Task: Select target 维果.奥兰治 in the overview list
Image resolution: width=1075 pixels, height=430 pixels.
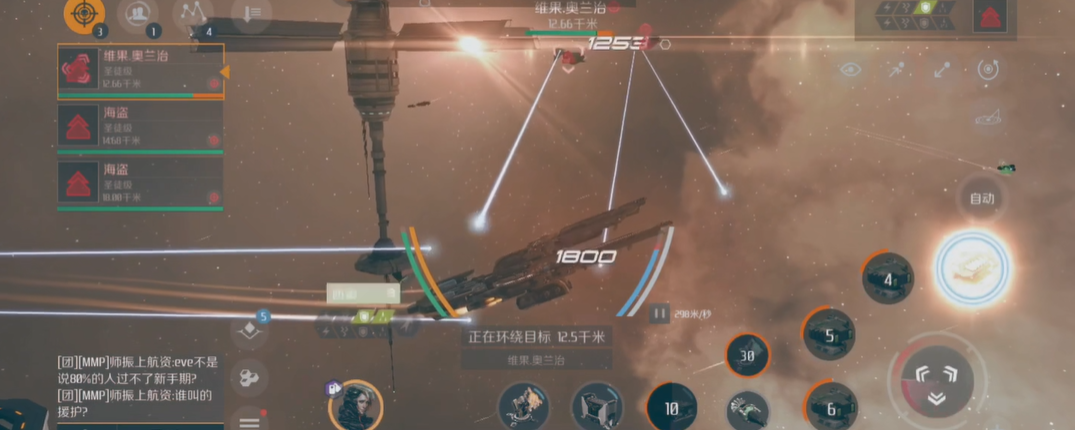Action: tap(140, 71)
